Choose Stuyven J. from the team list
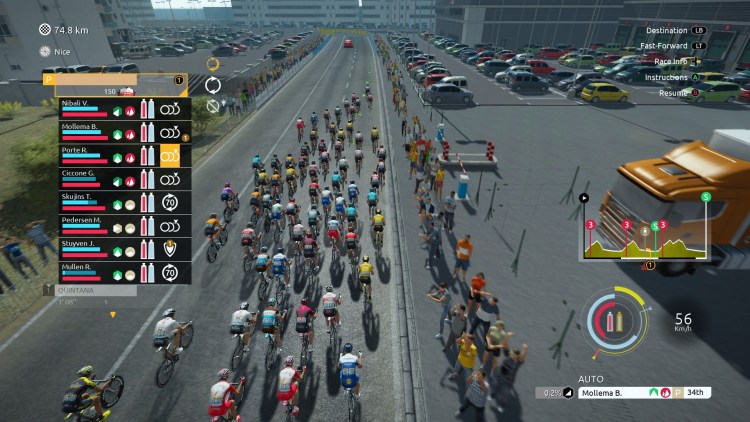 click(82, 247)
